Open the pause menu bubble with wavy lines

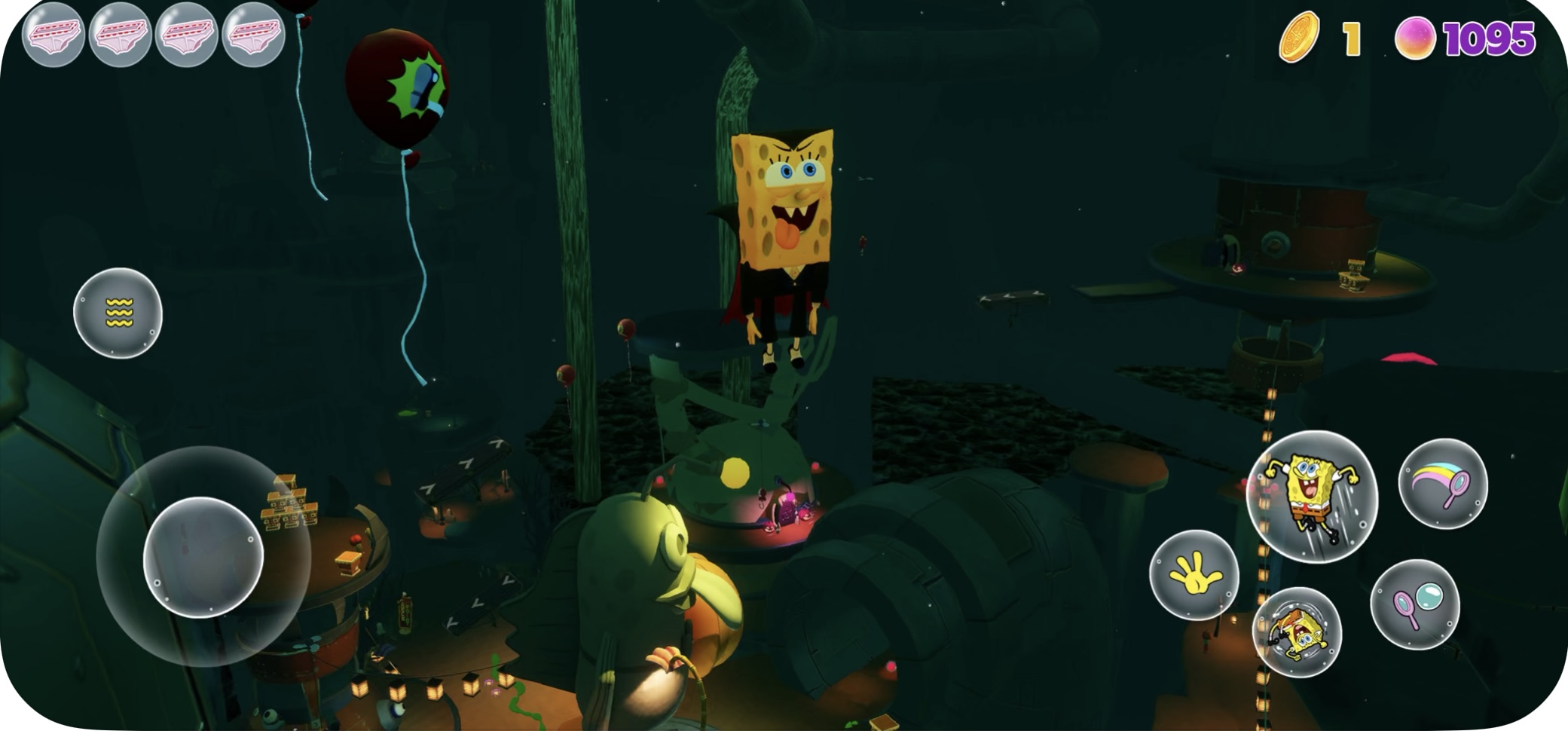tap(118, 313)
